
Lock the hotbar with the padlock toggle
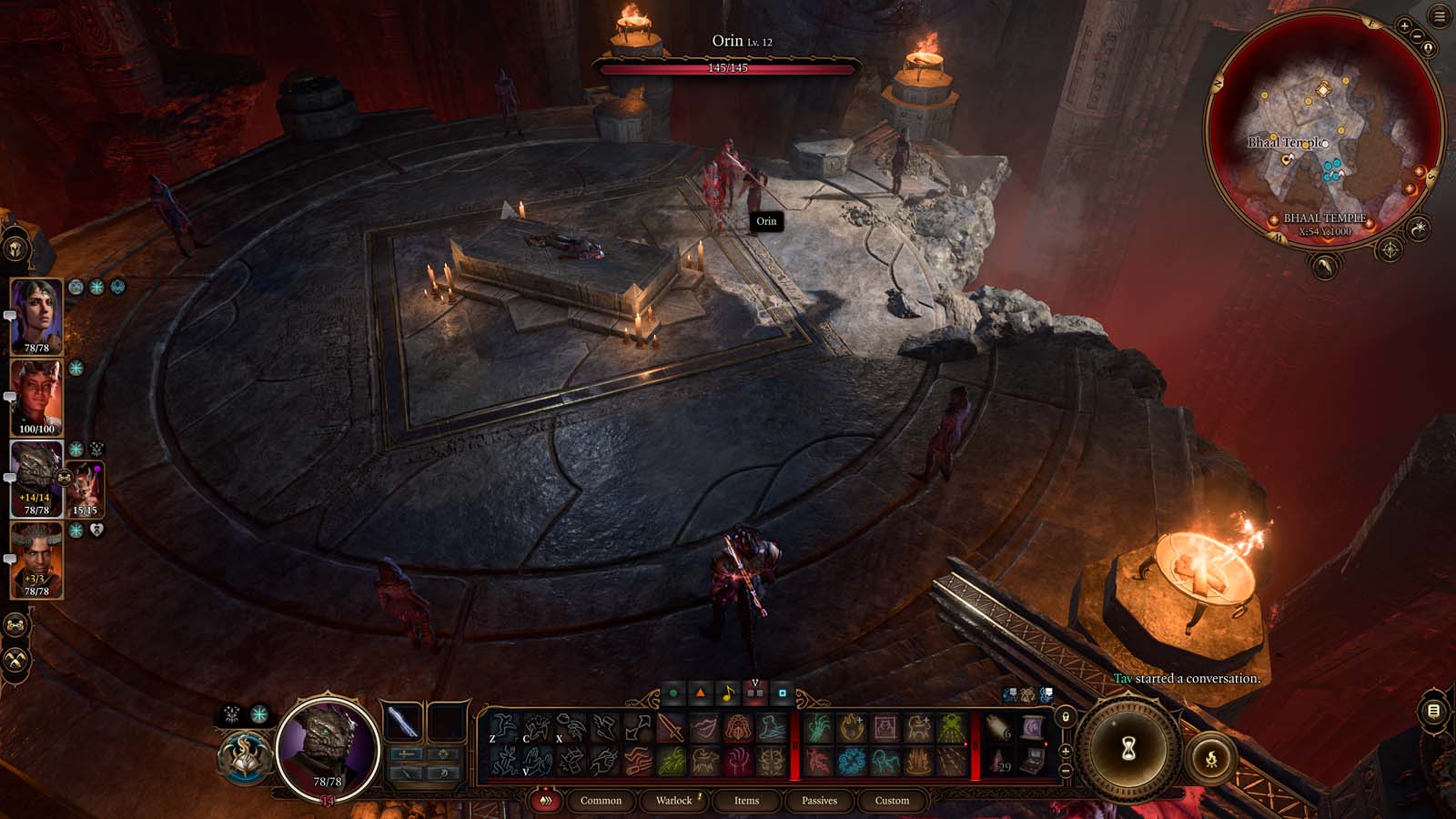click(x=1065, y=718)
